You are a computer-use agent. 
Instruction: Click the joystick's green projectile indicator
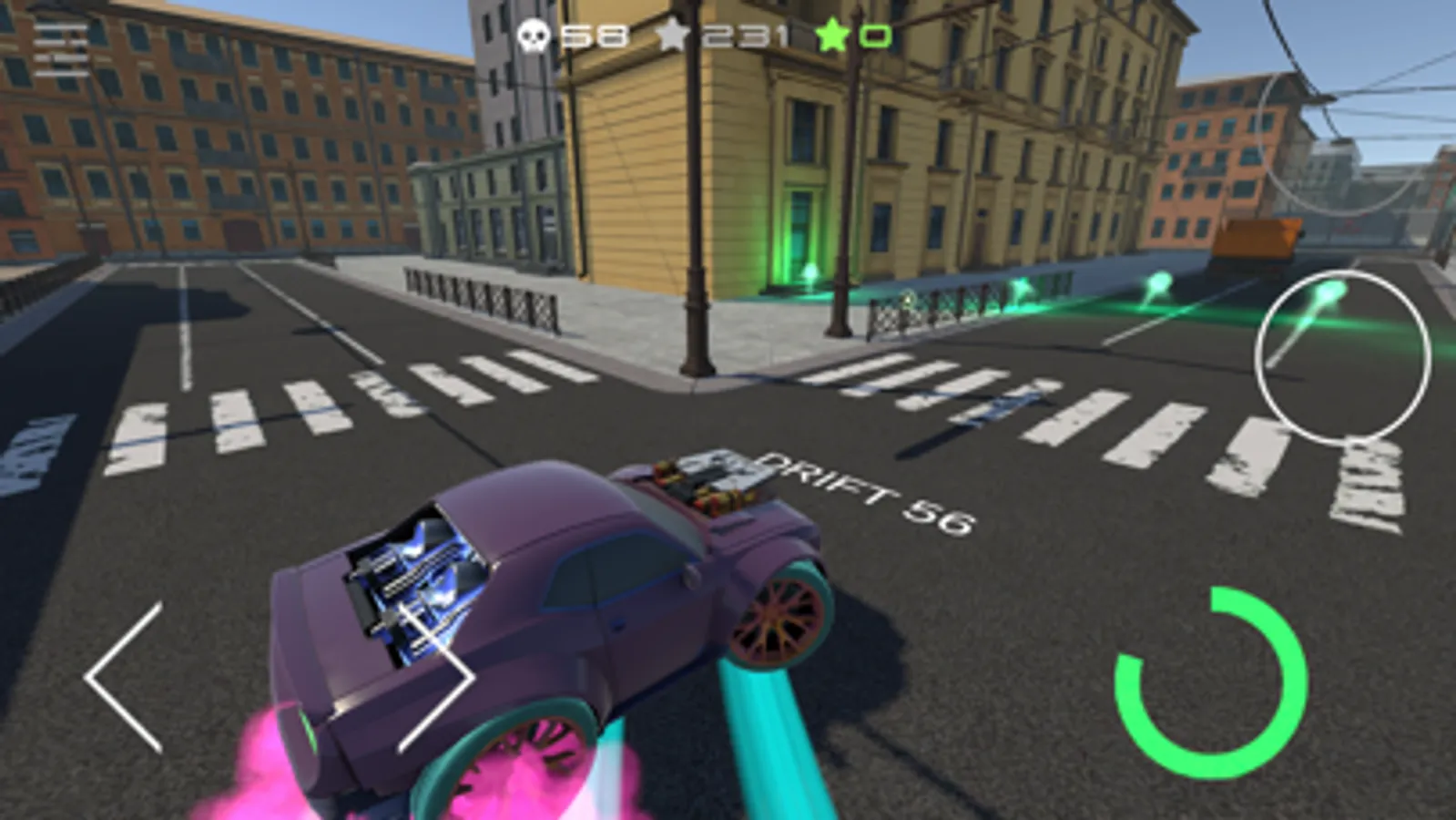click(1329, 293)
